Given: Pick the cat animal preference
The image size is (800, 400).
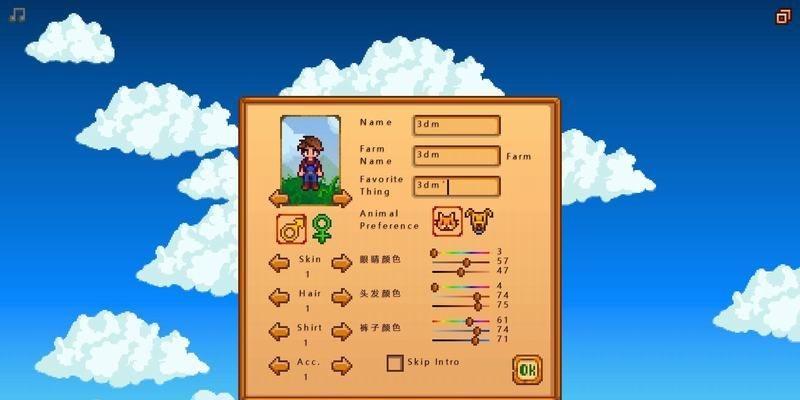Looking at the screenshot, I should [x=447, y=221].
